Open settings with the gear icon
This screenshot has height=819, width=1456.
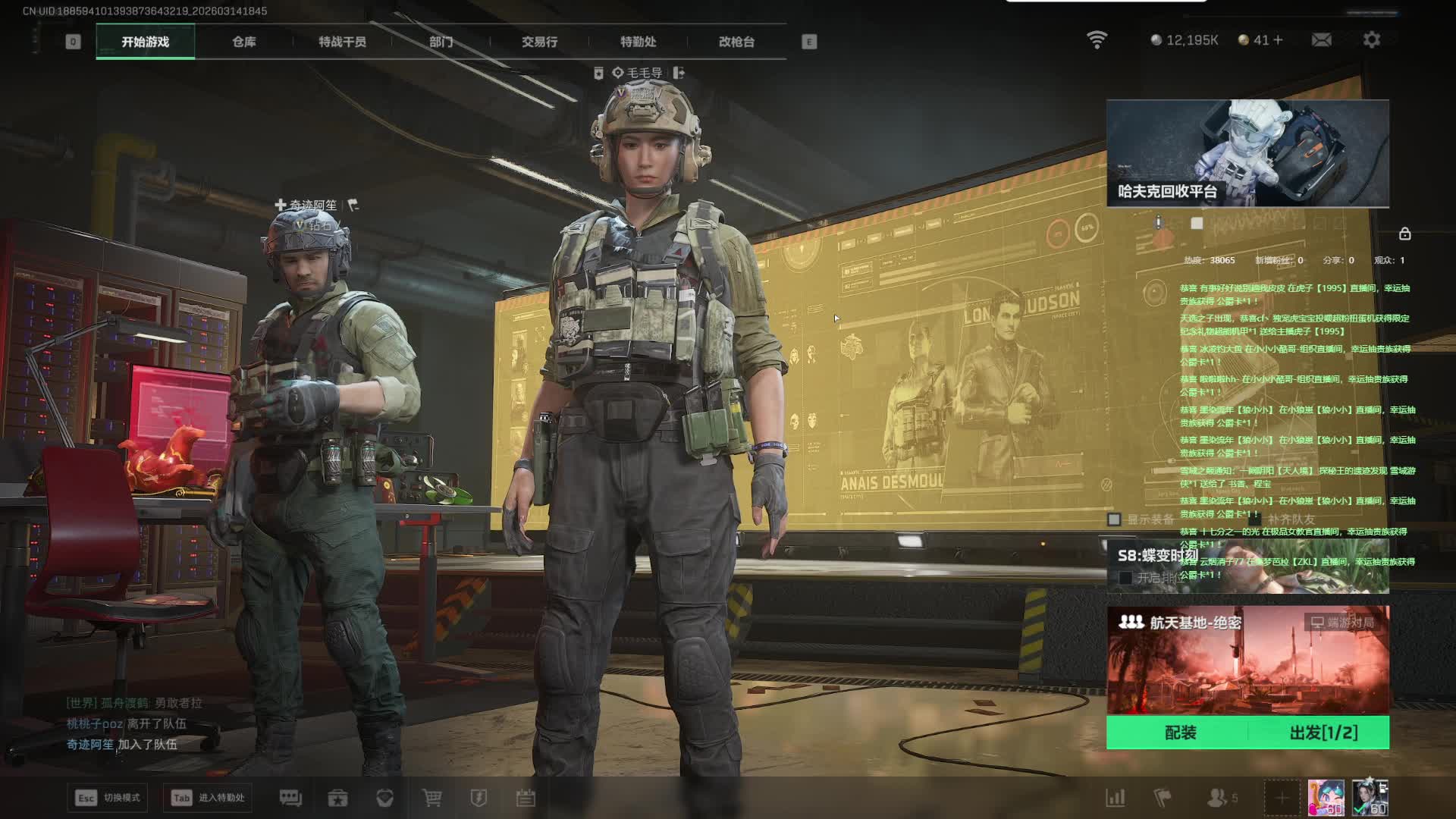coord(1371,39)
